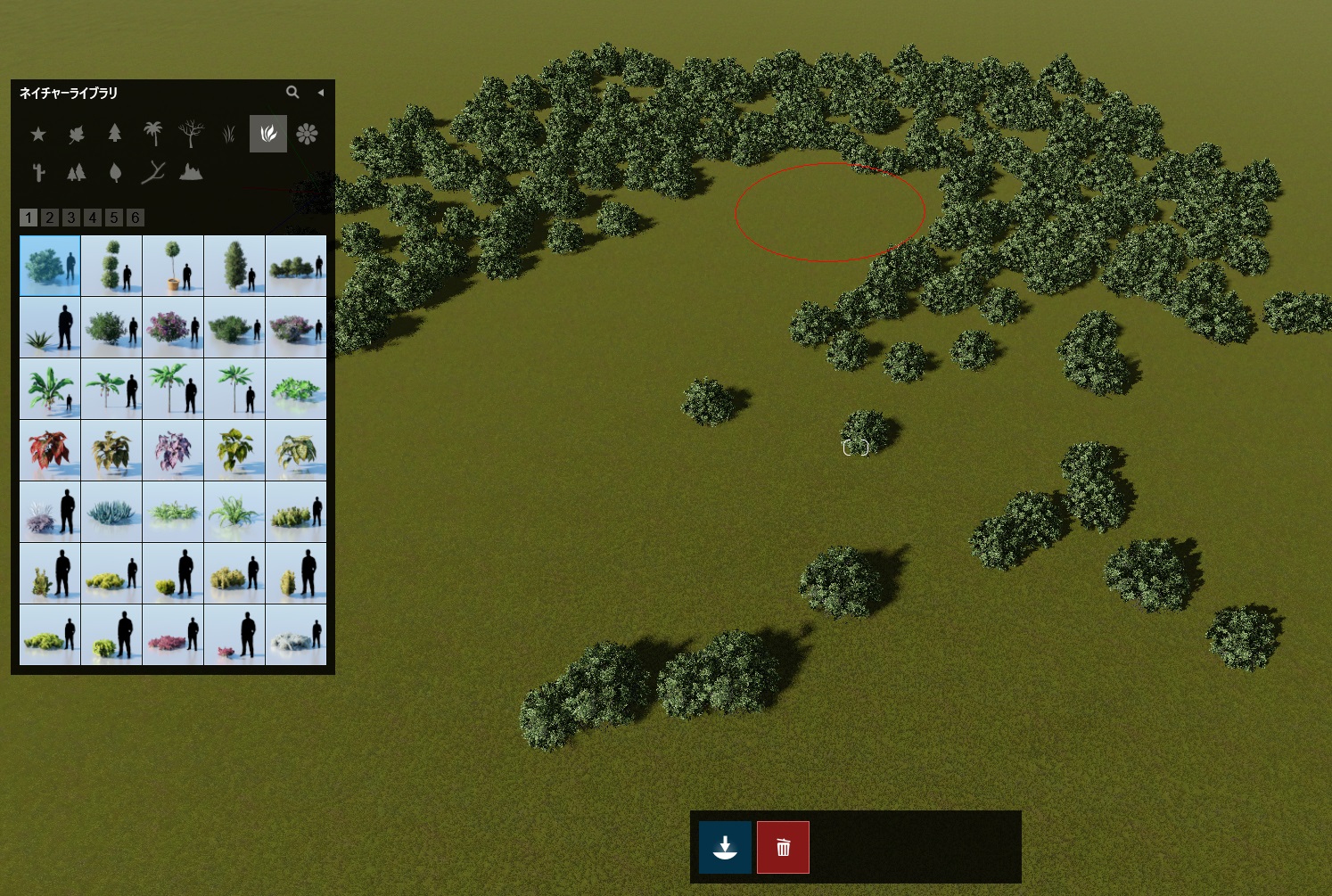The width and height of the screenshot is (1332, 896).
Task: Jump to page 6 of the library
Action: pos(136,218)
